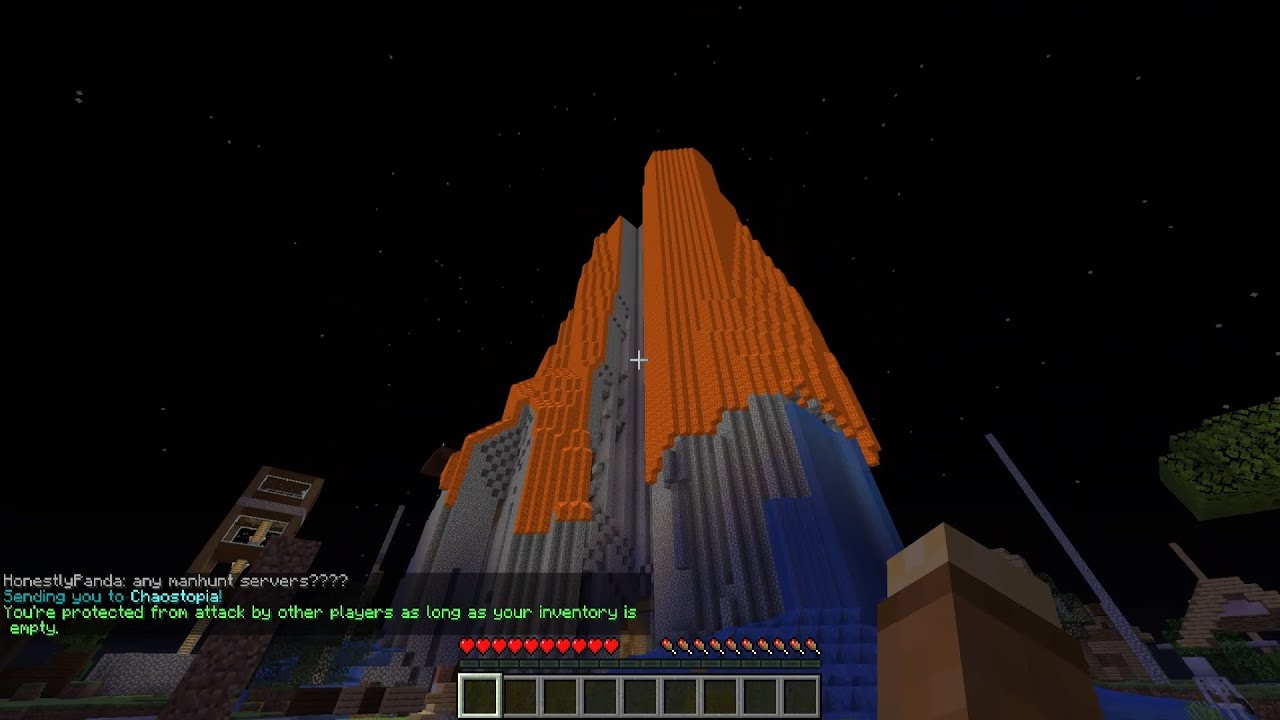Click the crosshair at screen center

tap(640, 360)
